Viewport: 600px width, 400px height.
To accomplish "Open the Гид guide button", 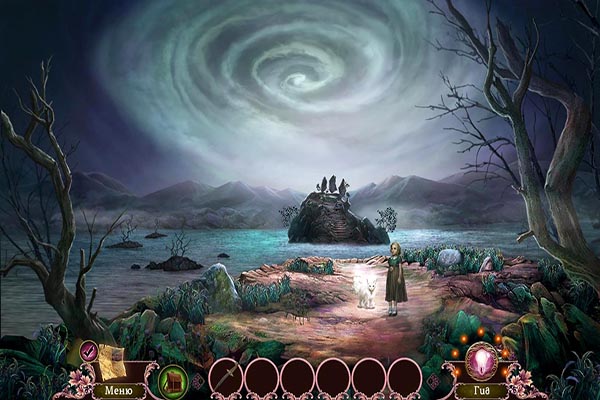I will click(482, 389).
